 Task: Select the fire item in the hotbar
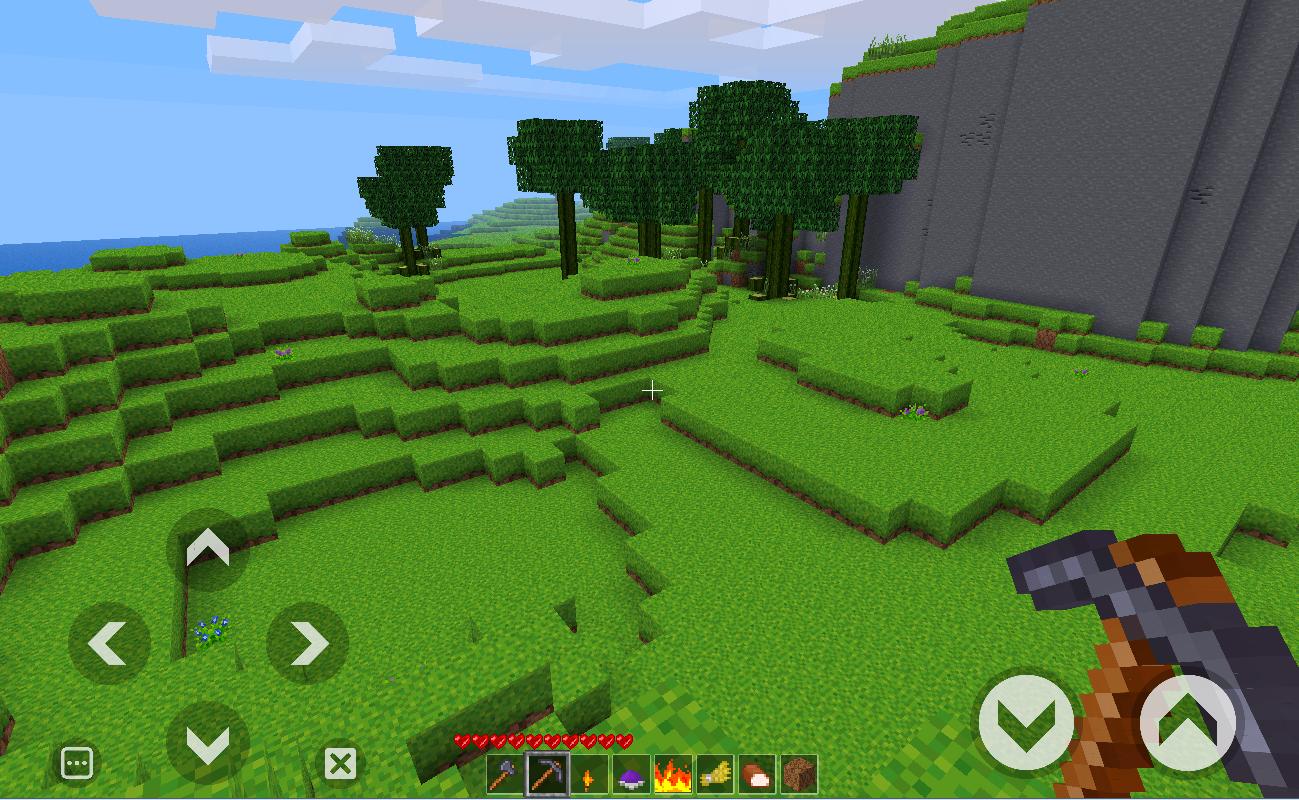[671, 775]
